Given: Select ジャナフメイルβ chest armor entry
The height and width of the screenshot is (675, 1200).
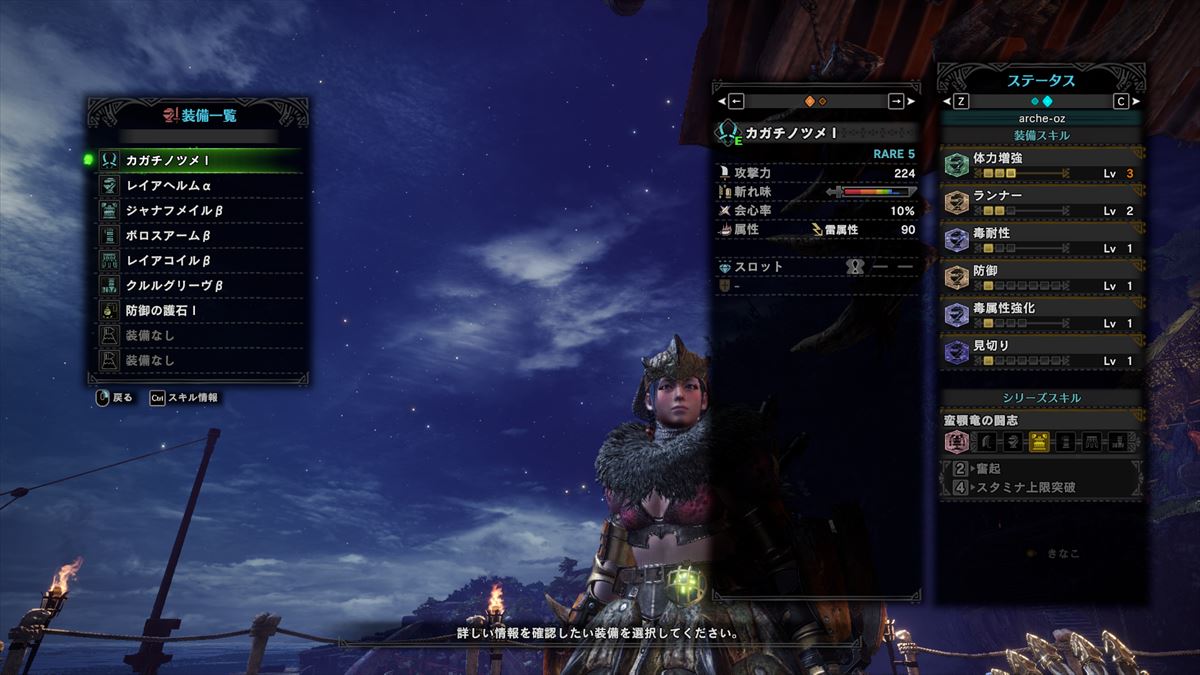Looking at the screenshot, I should 198,210.
